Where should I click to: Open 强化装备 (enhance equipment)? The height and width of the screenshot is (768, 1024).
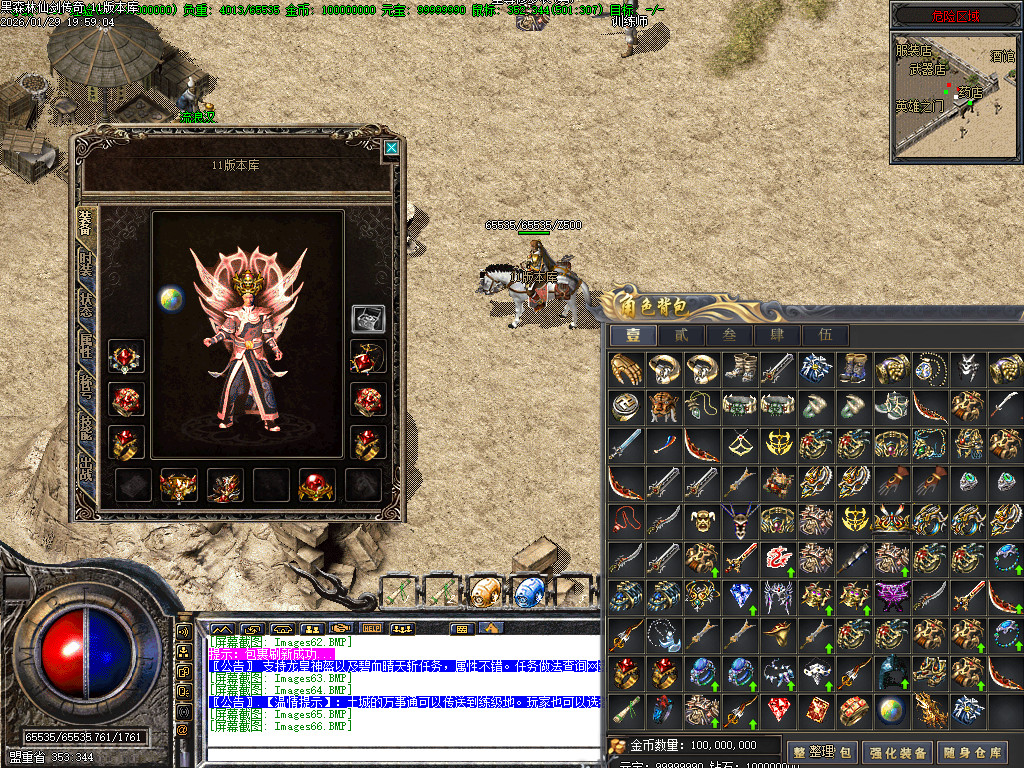897,752
